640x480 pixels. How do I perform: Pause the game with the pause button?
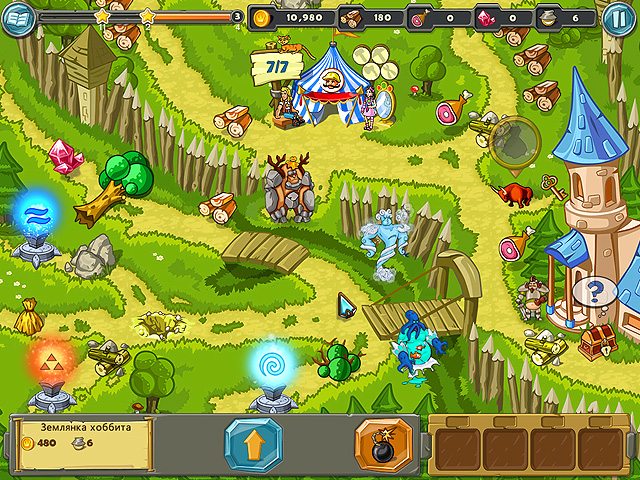click(618, 17)
